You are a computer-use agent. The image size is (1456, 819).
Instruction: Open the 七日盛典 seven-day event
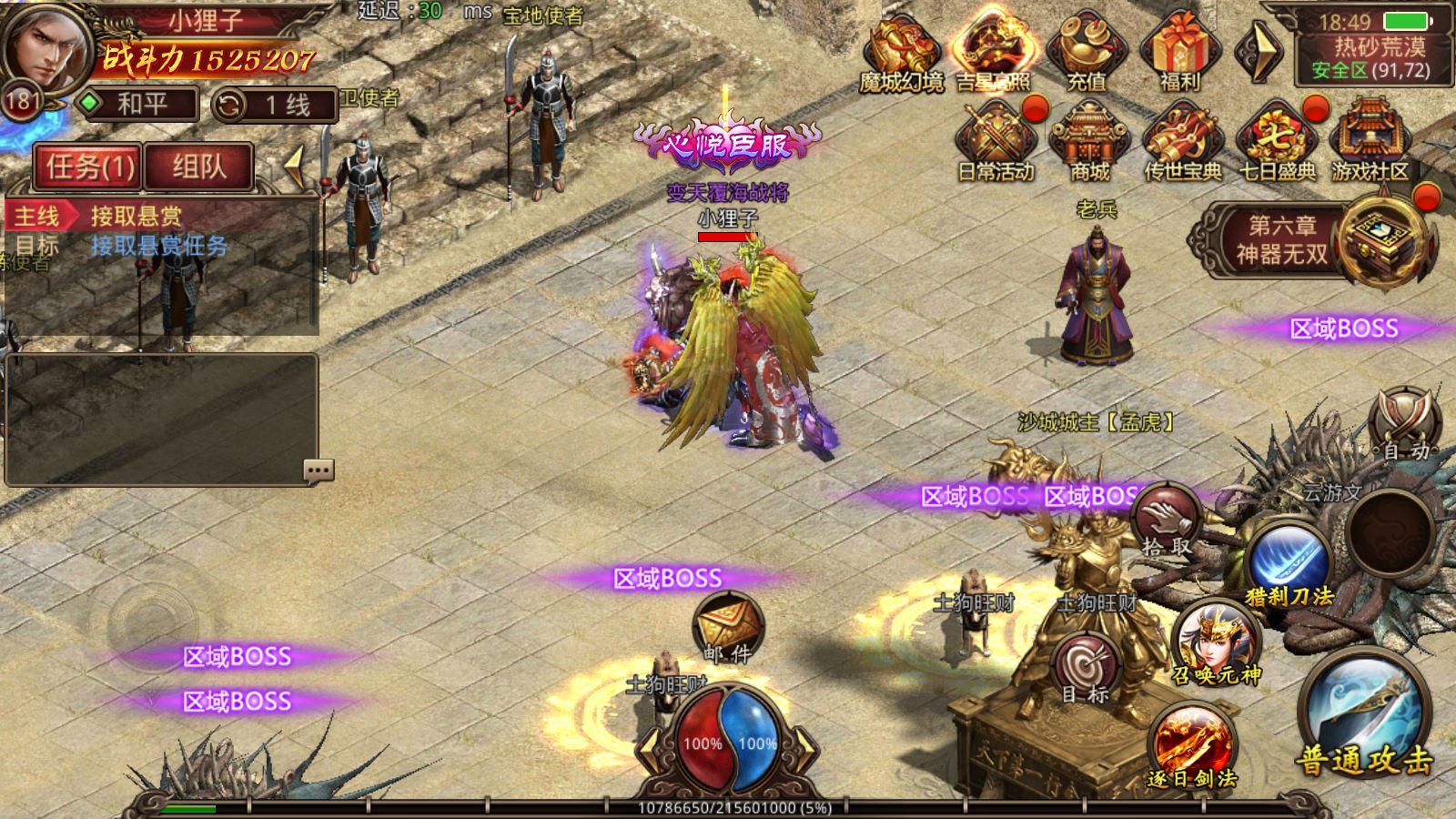pos(1278,139)
